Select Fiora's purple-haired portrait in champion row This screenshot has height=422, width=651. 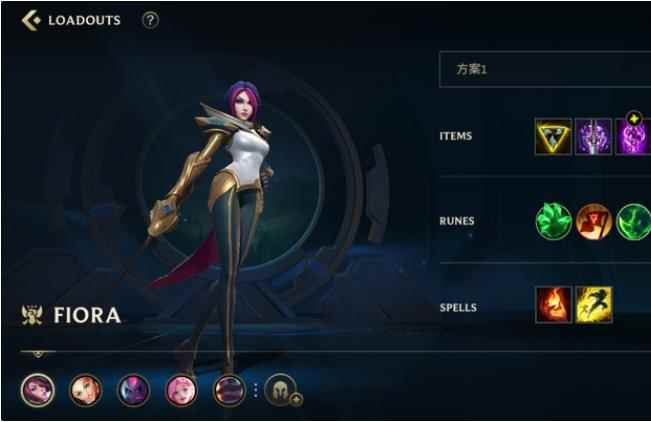(x=38, y=389)
